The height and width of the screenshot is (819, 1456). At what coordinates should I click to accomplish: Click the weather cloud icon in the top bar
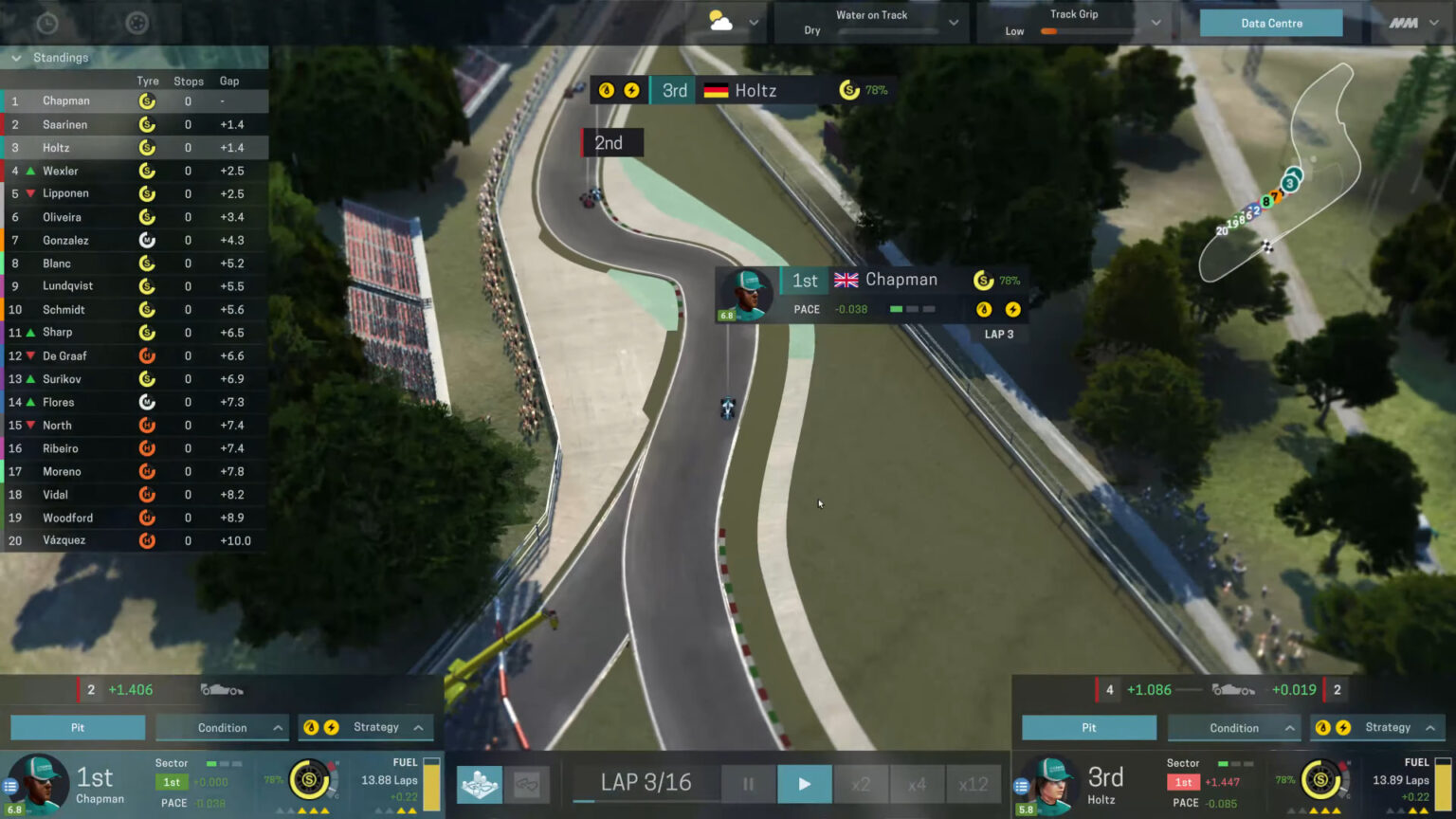[720, 19]
